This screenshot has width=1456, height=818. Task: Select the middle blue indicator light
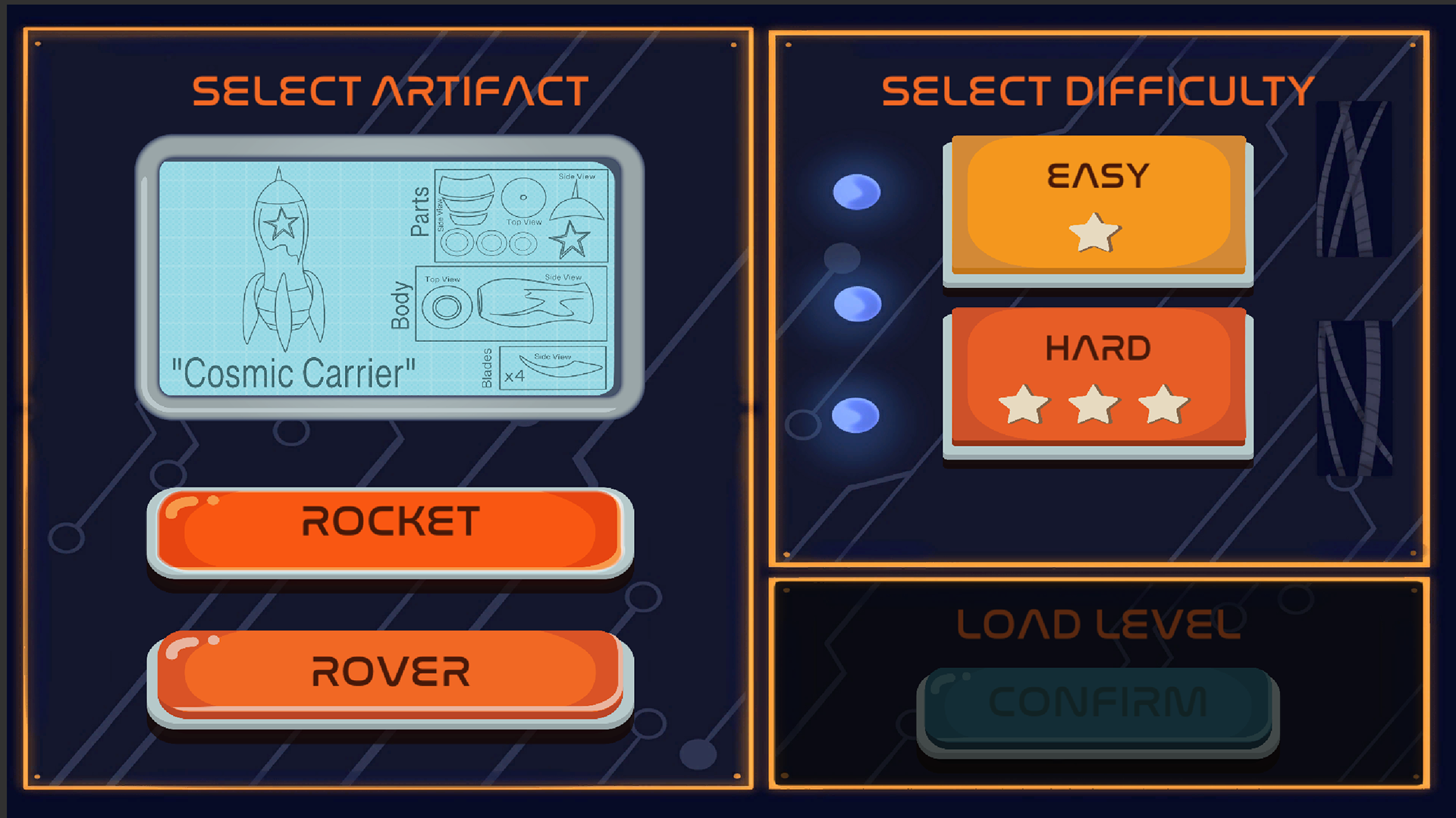(857, 302)
